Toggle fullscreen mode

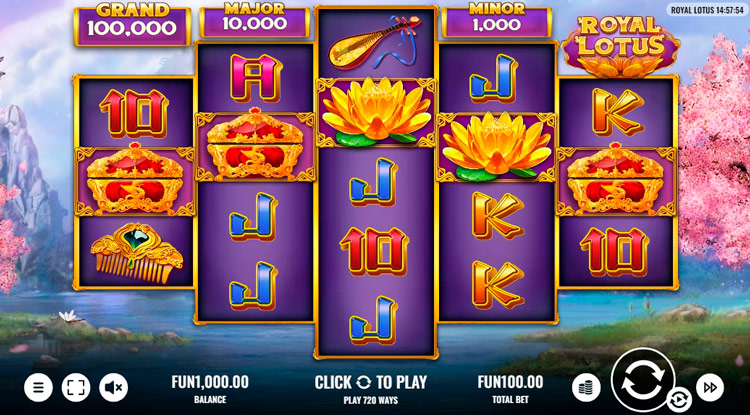76,386
